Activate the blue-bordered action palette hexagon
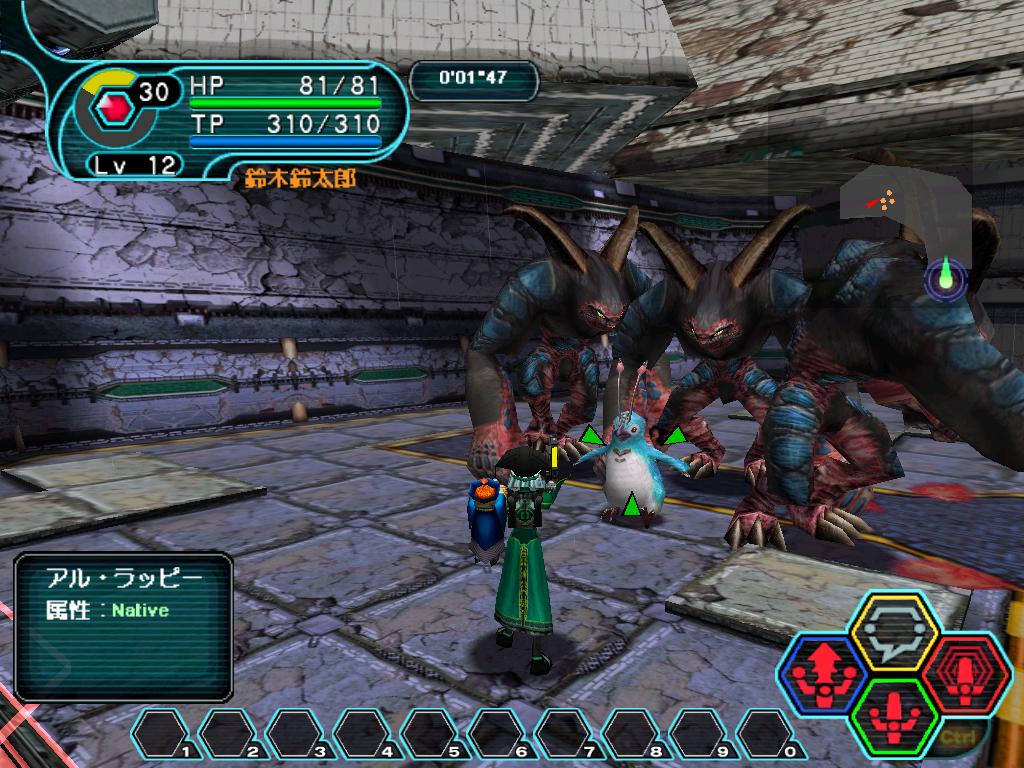Image resolution: width=1024 pixels, height=768 pixels. (x=823, y=672)
